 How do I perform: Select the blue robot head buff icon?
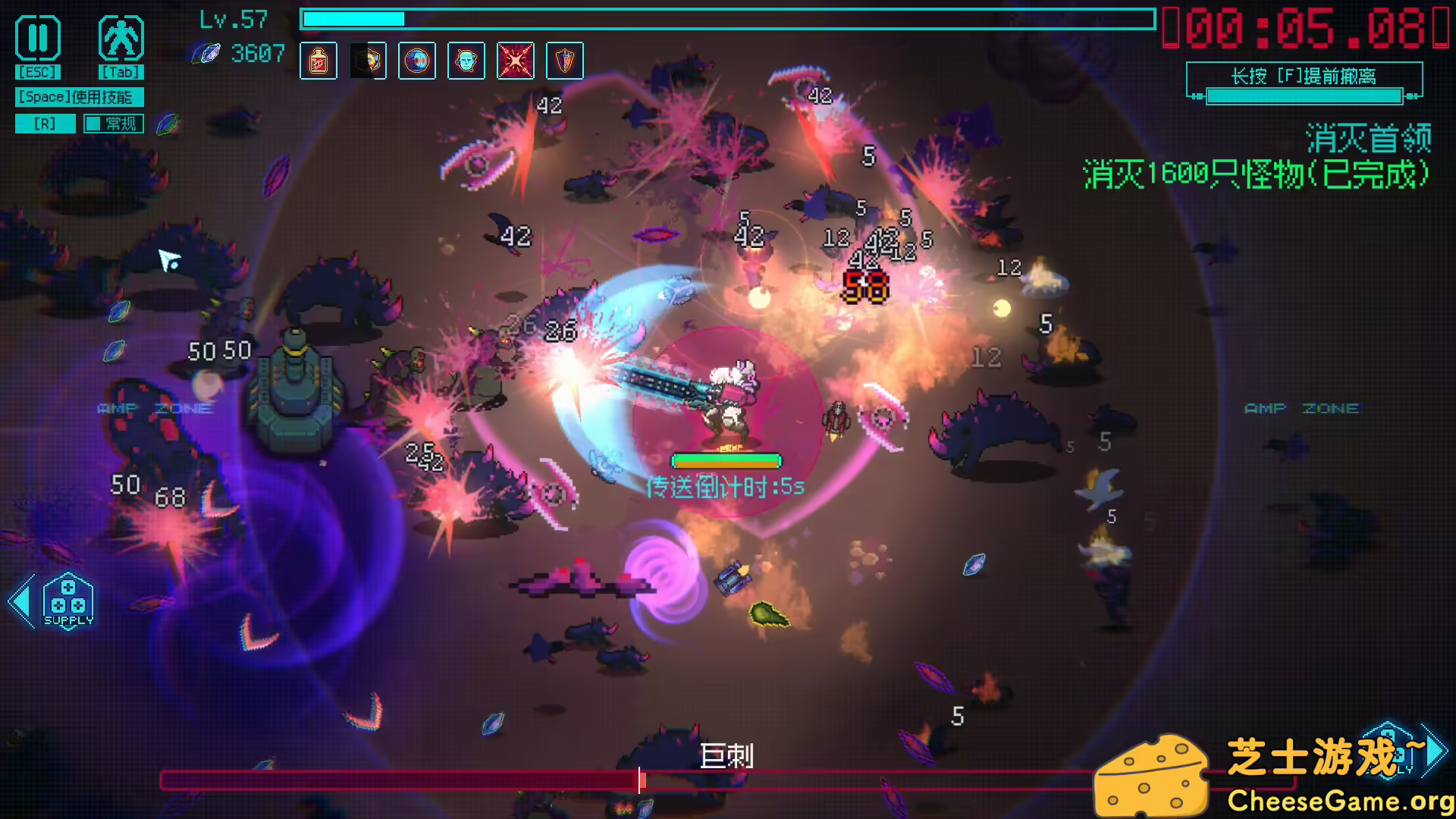[466, 61]
